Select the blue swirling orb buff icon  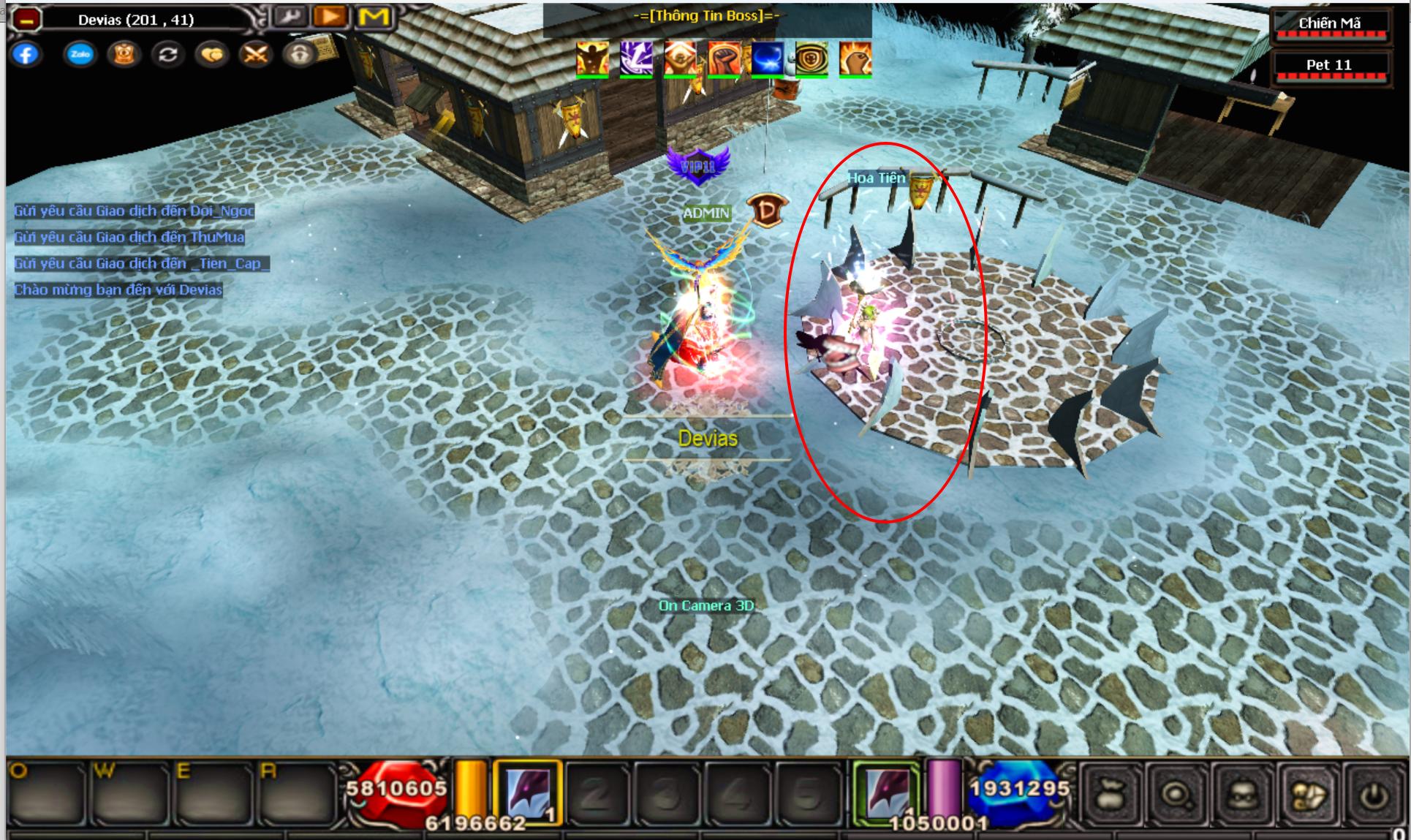tap(768, 58)
